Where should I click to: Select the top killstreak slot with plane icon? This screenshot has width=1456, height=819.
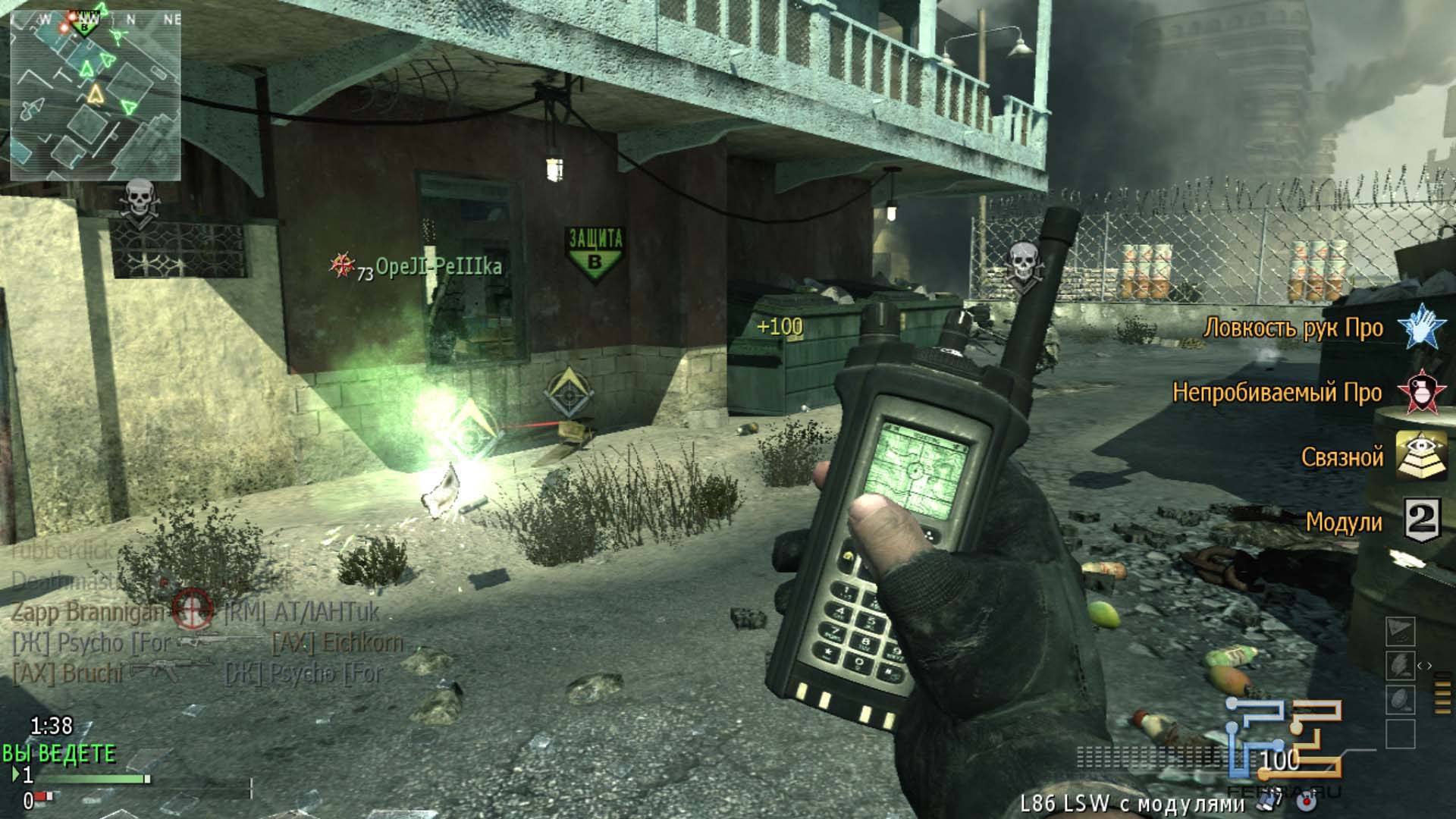pos(1401,632)
